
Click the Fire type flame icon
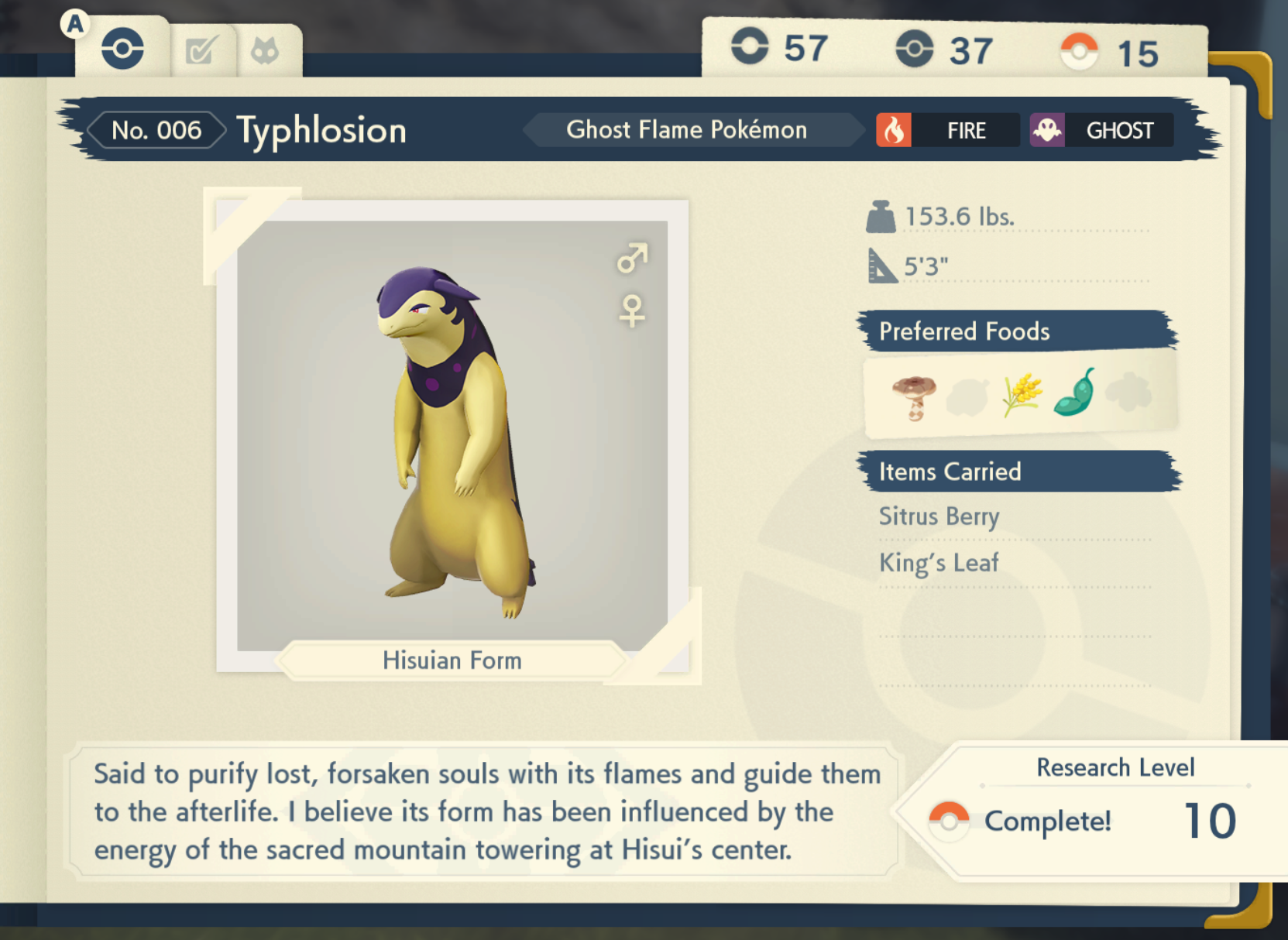[895, 130]
